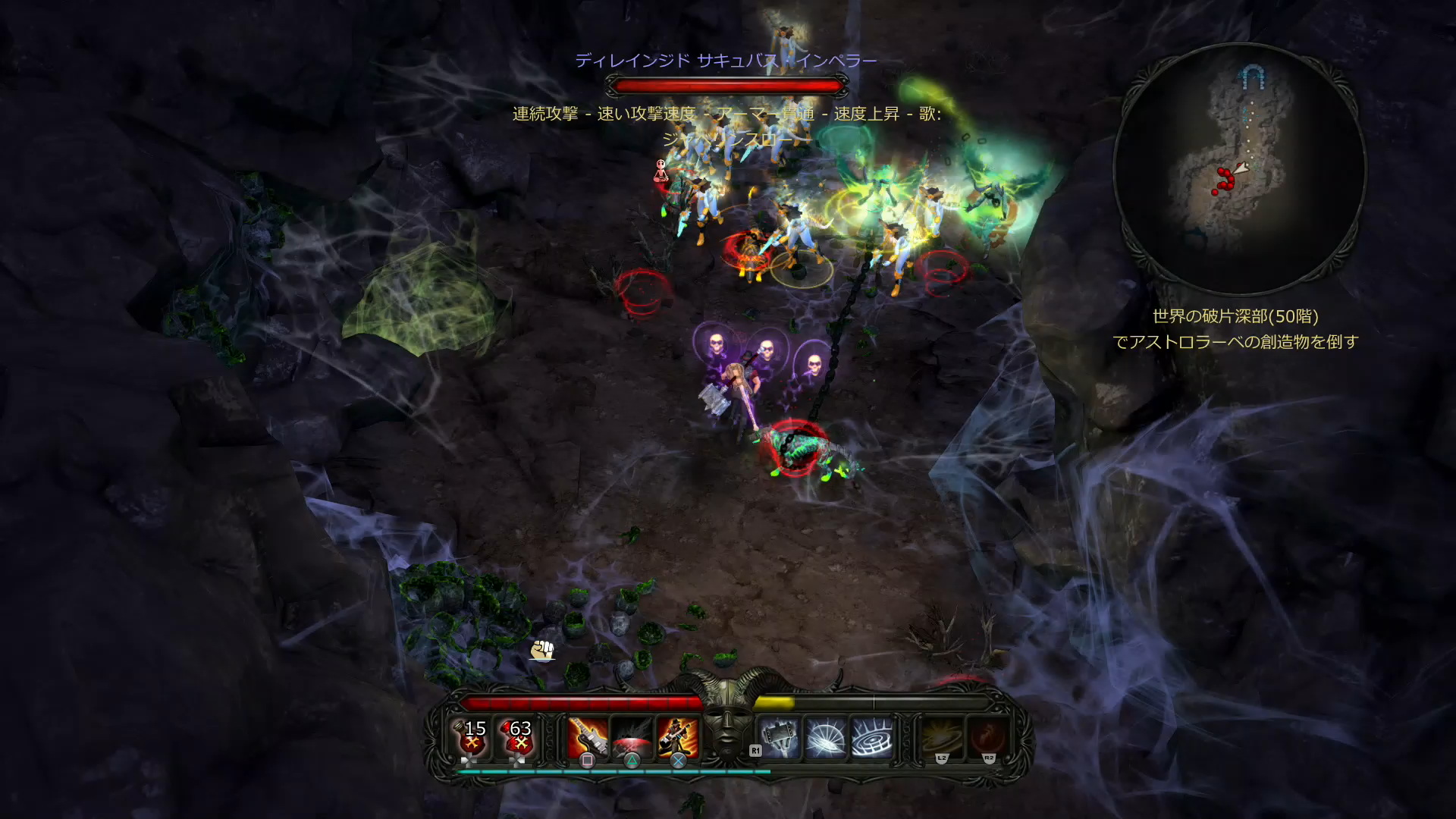
Task: Select the Astrolabe quest objective text
Action: 1235,329
